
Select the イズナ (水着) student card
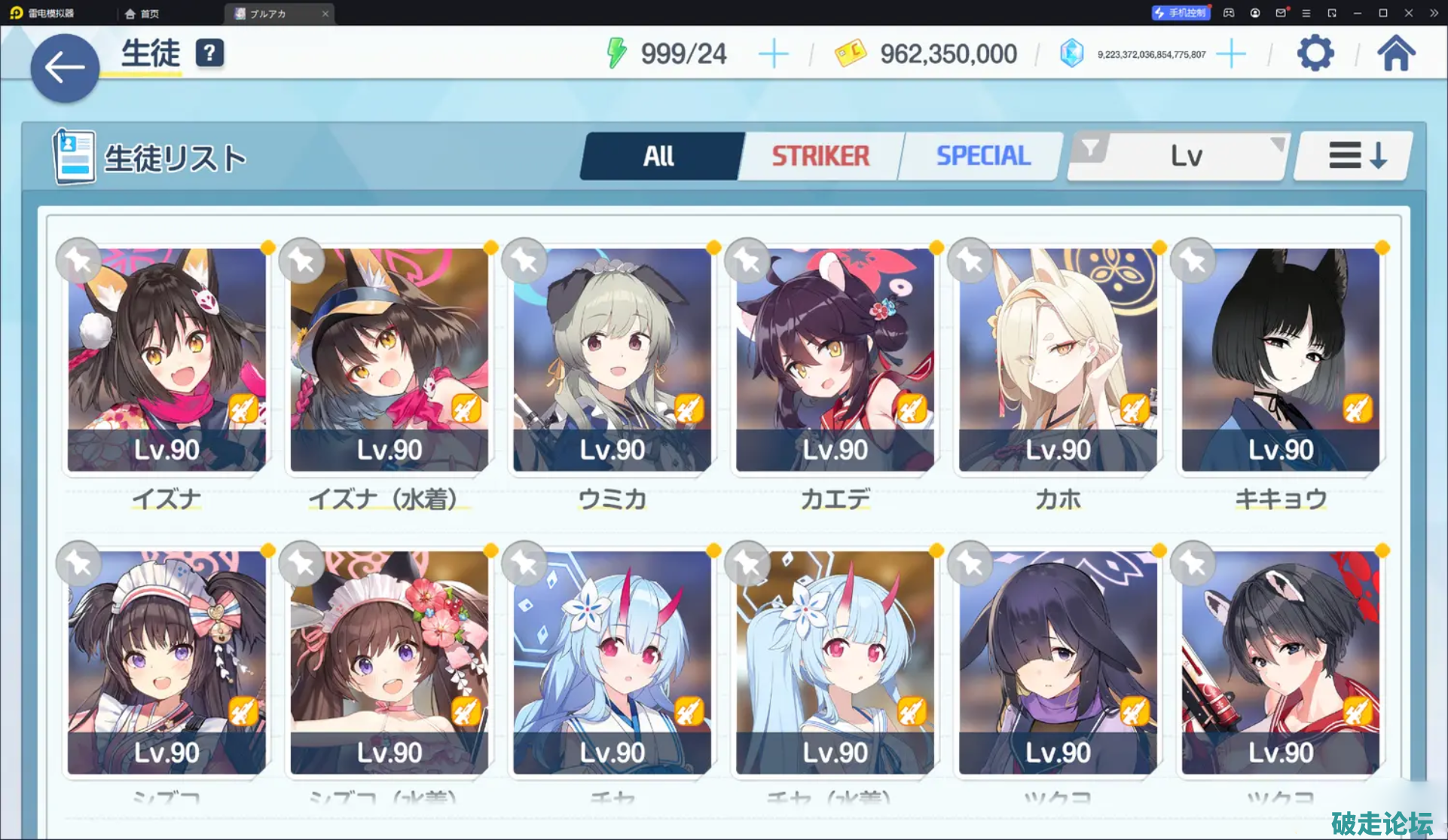(x=389, y=360)
